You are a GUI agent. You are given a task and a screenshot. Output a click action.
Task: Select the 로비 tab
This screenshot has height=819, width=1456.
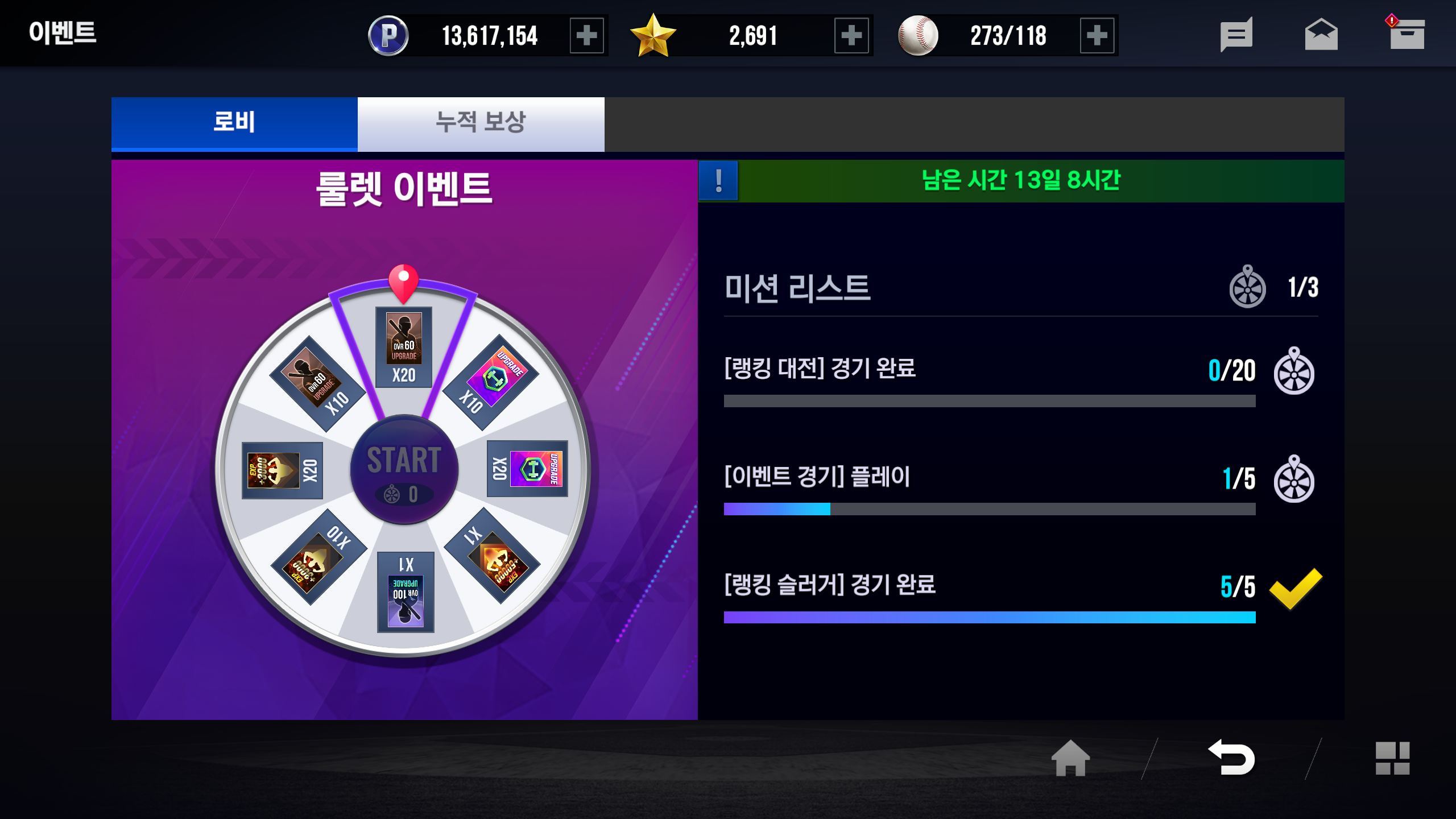tap(234, 123)
